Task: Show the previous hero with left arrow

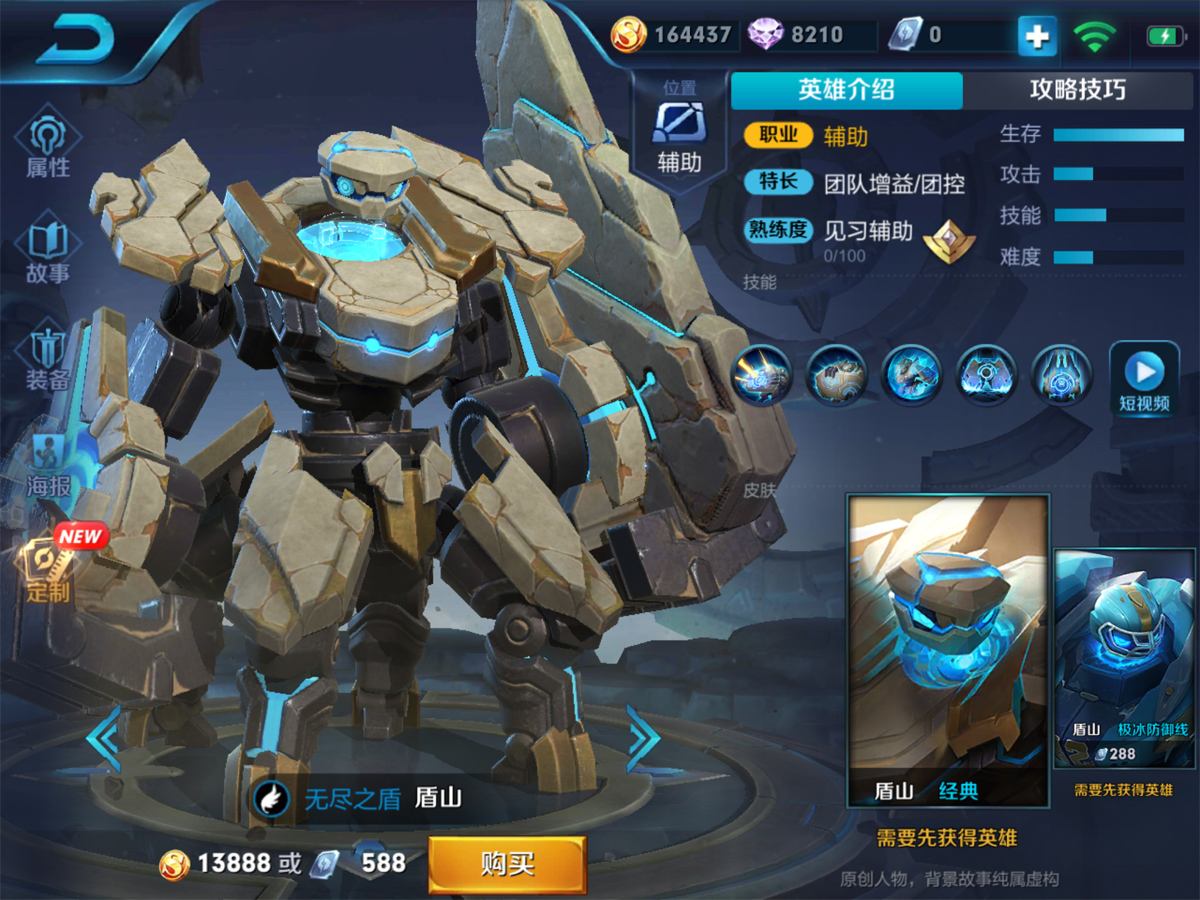Action: [x=103, y=738]
